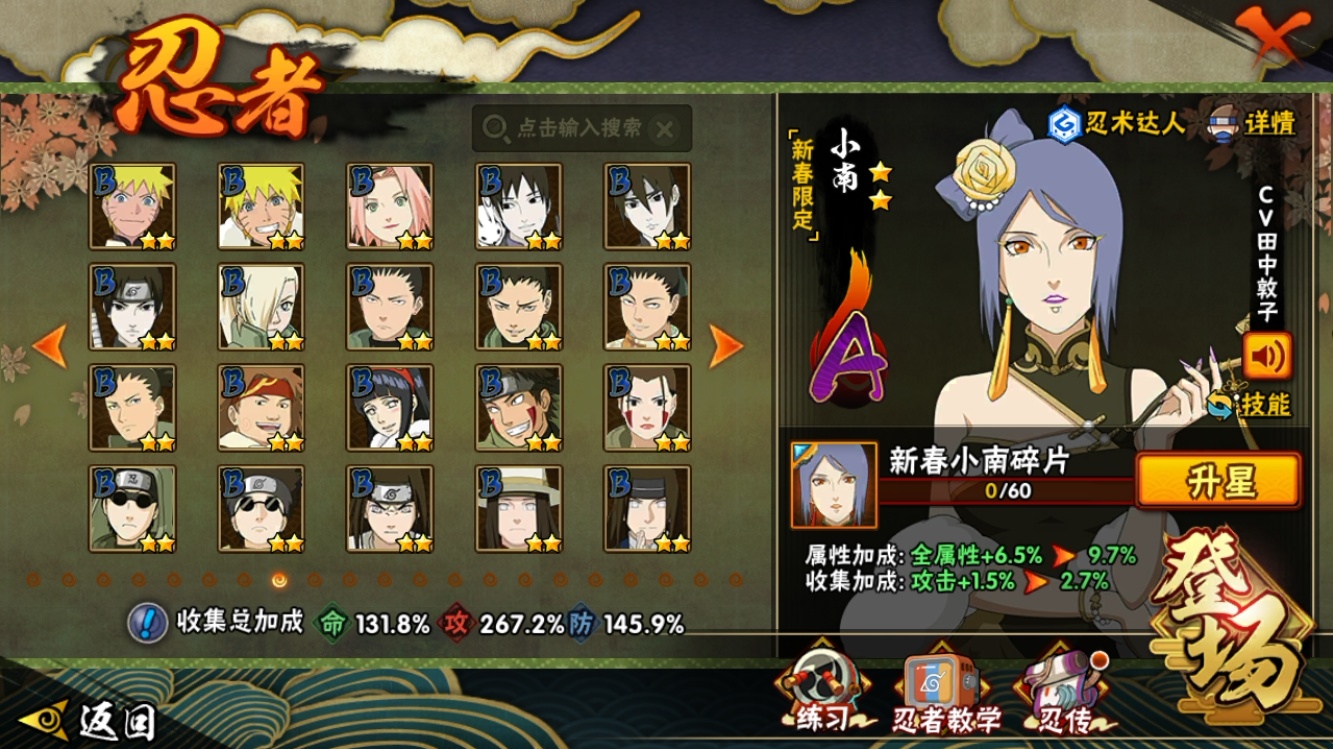Return with the 返回 back button
The height and width of the screenshot is (749, 1333).
[x=95, y=719]
